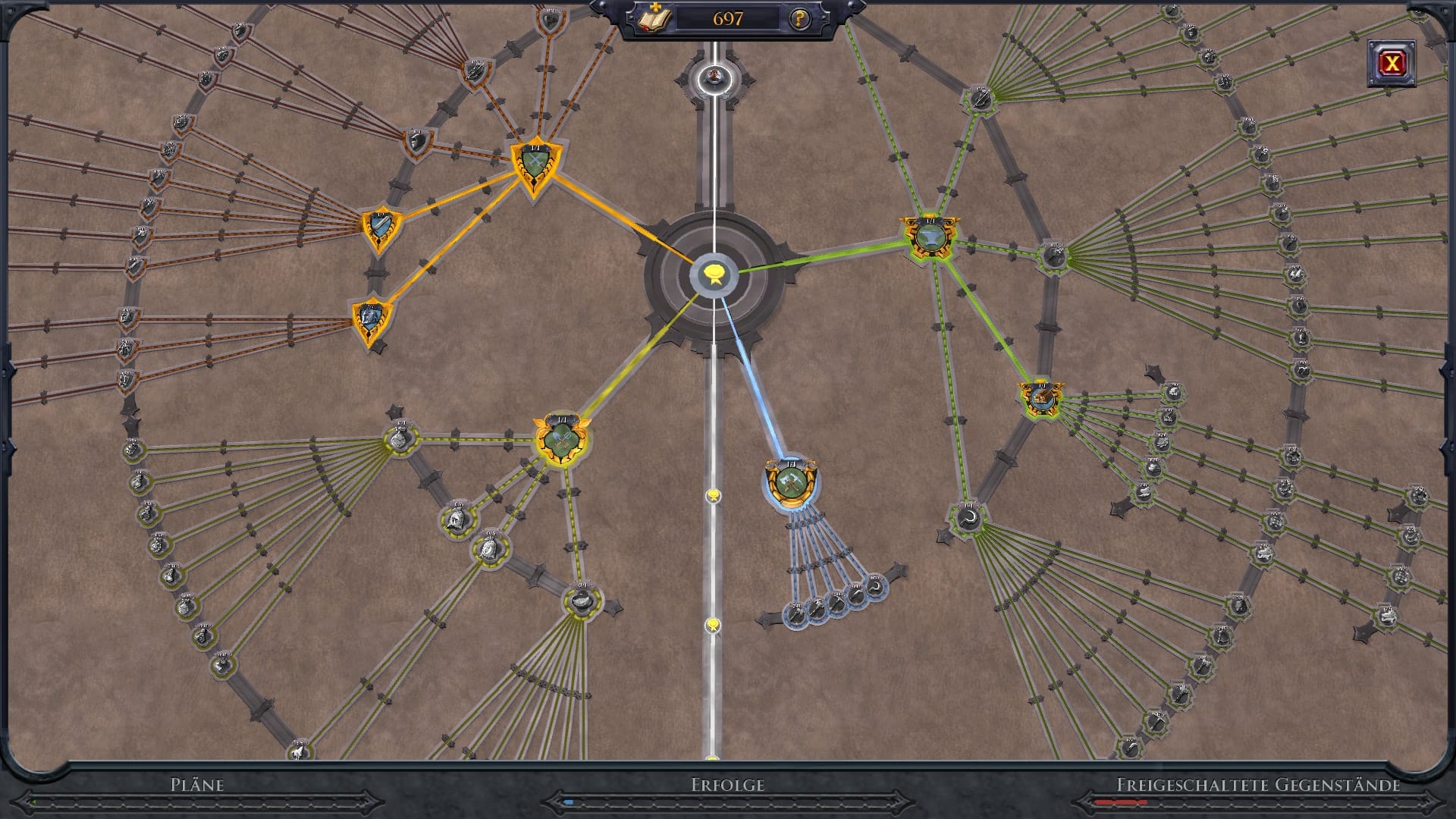This screenshot has width=1456, height=819.
Task: Switch to the Erfolge tab
Action: point(727,785)
